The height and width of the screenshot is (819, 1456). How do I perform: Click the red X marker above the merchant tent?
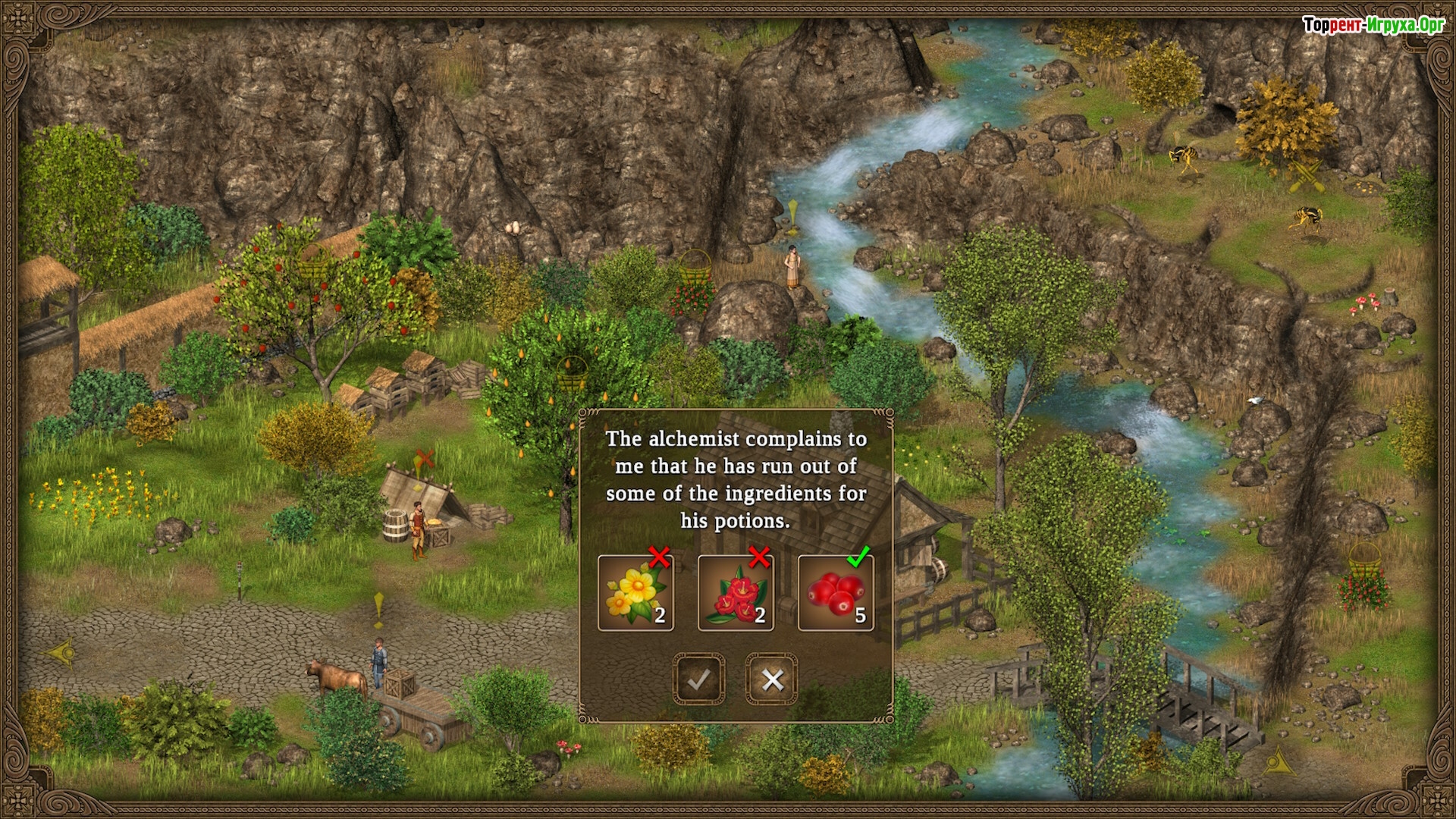(425, 457)
